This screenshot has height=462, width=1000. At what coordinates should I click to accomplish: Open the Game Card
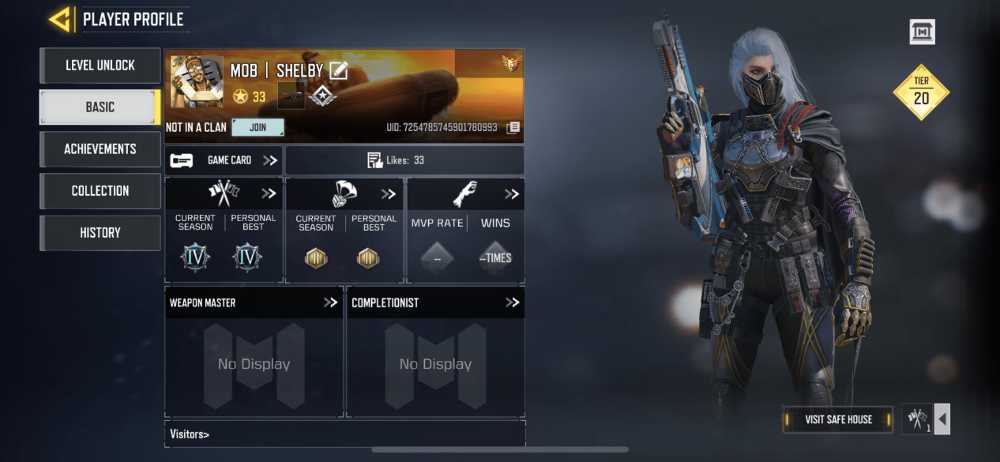tap(224, 160)
